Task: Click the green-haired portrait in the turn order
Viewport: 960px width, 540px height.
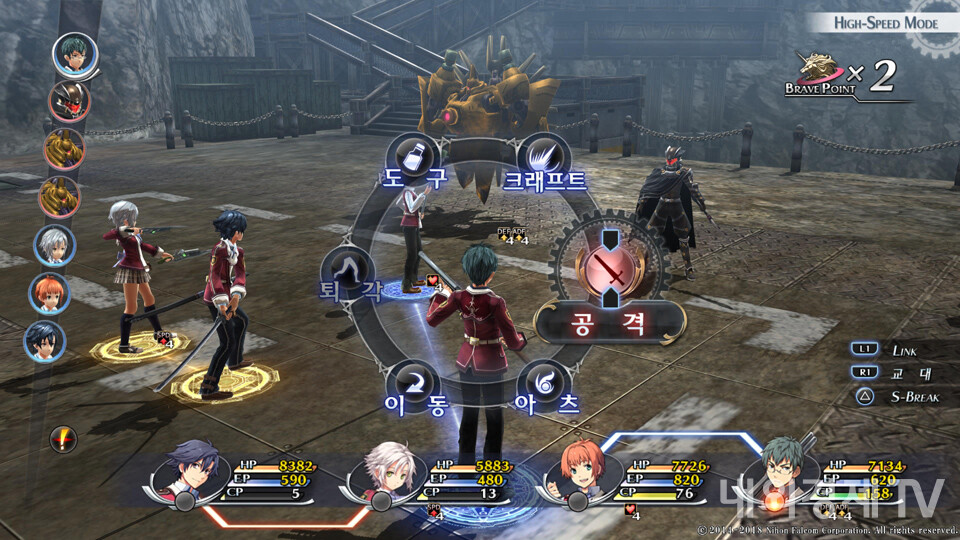Action: point(75,56)
